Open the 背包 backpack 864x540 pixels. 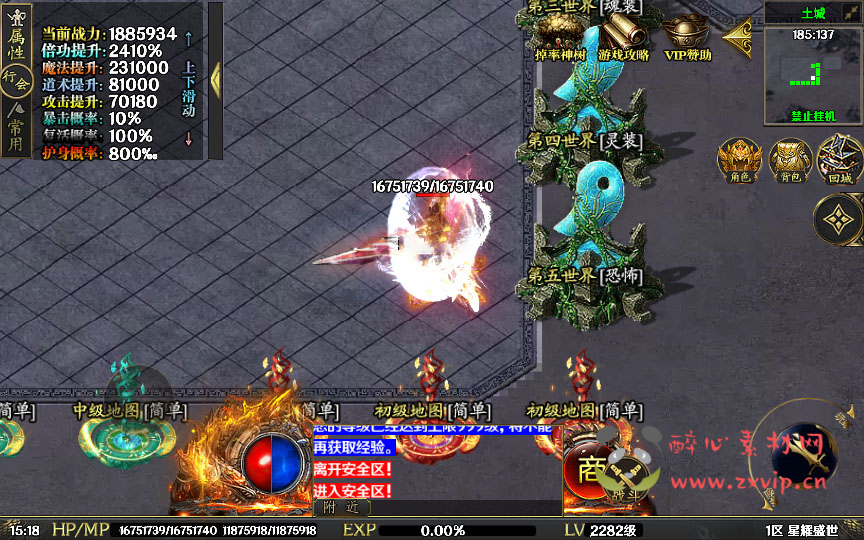[790, 158]
